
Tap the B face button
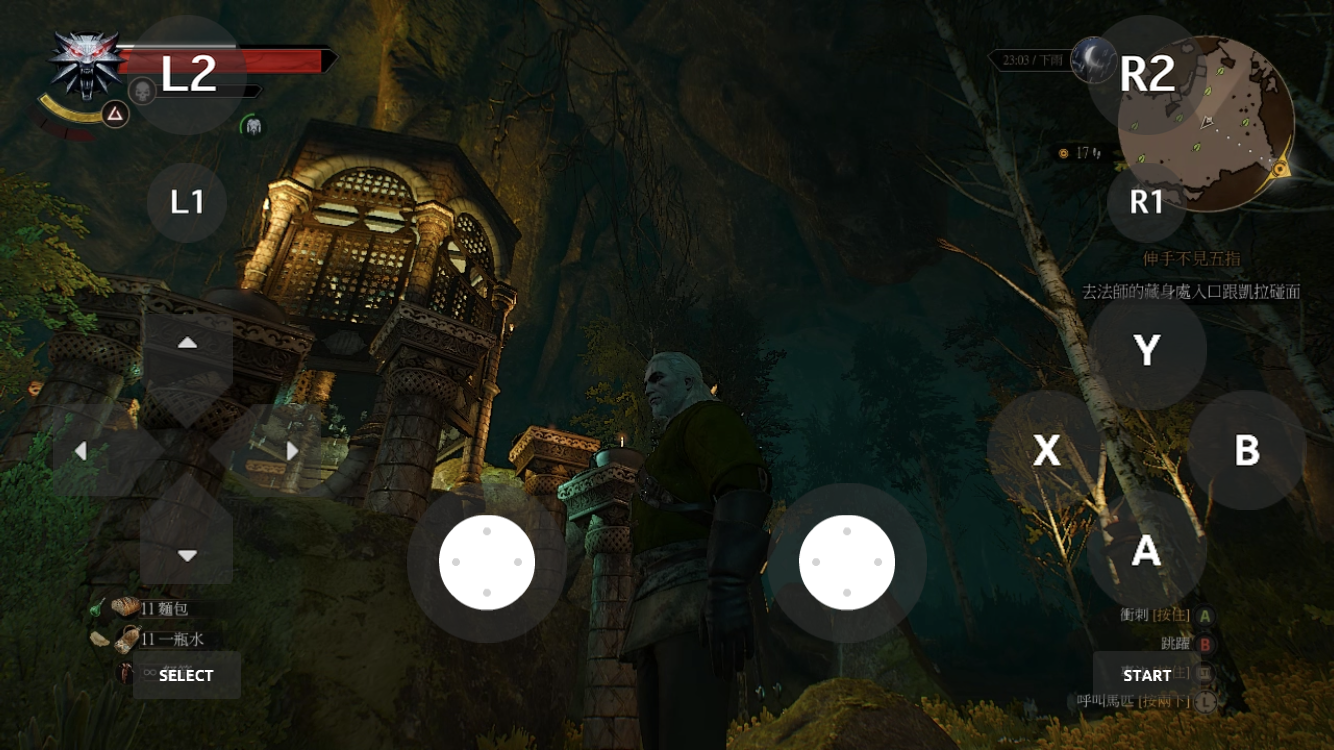pyautogui.click(x=1246, y=450)
